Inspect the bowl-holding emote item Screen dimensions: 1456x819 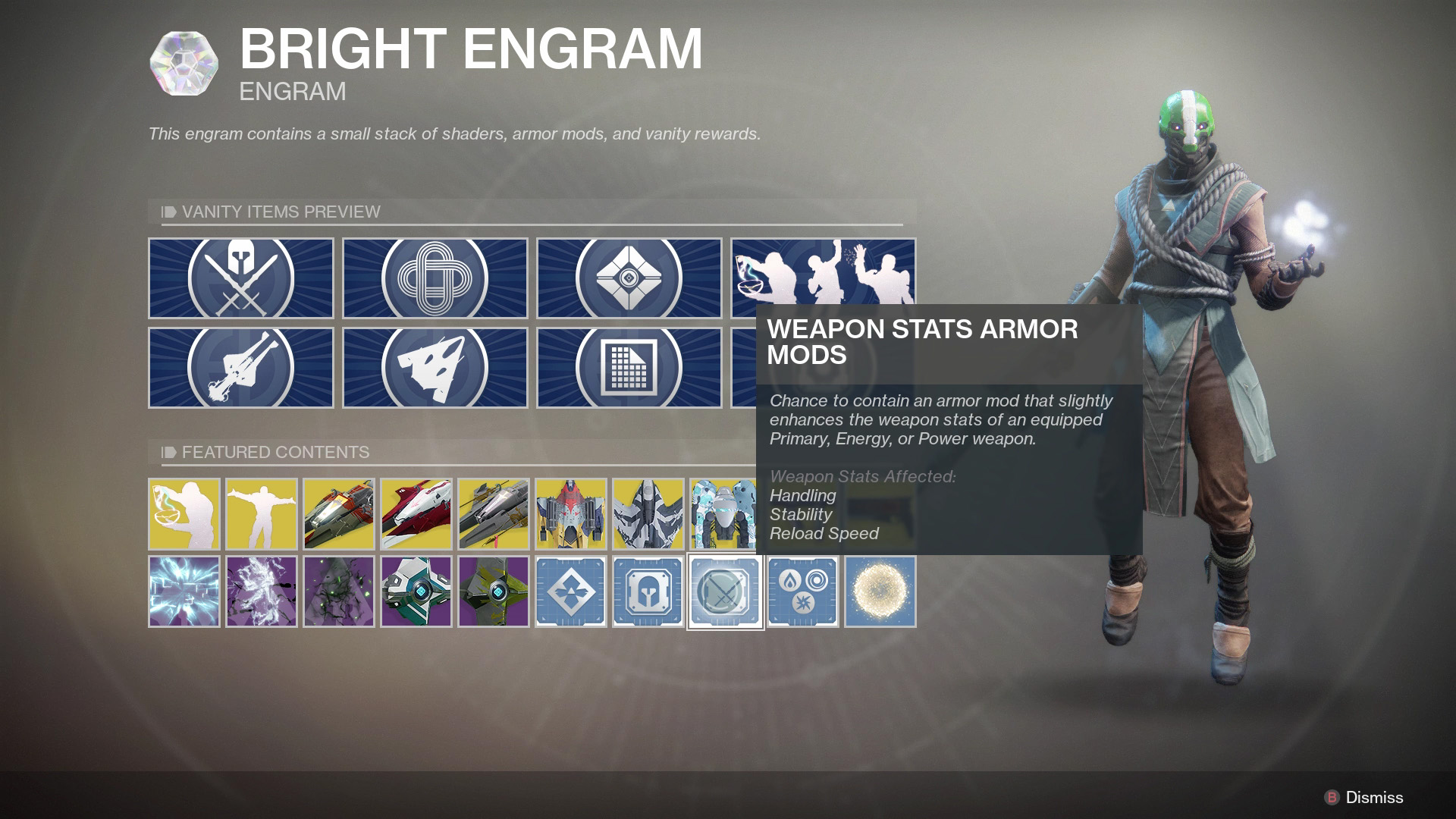(x=184, y=513)
